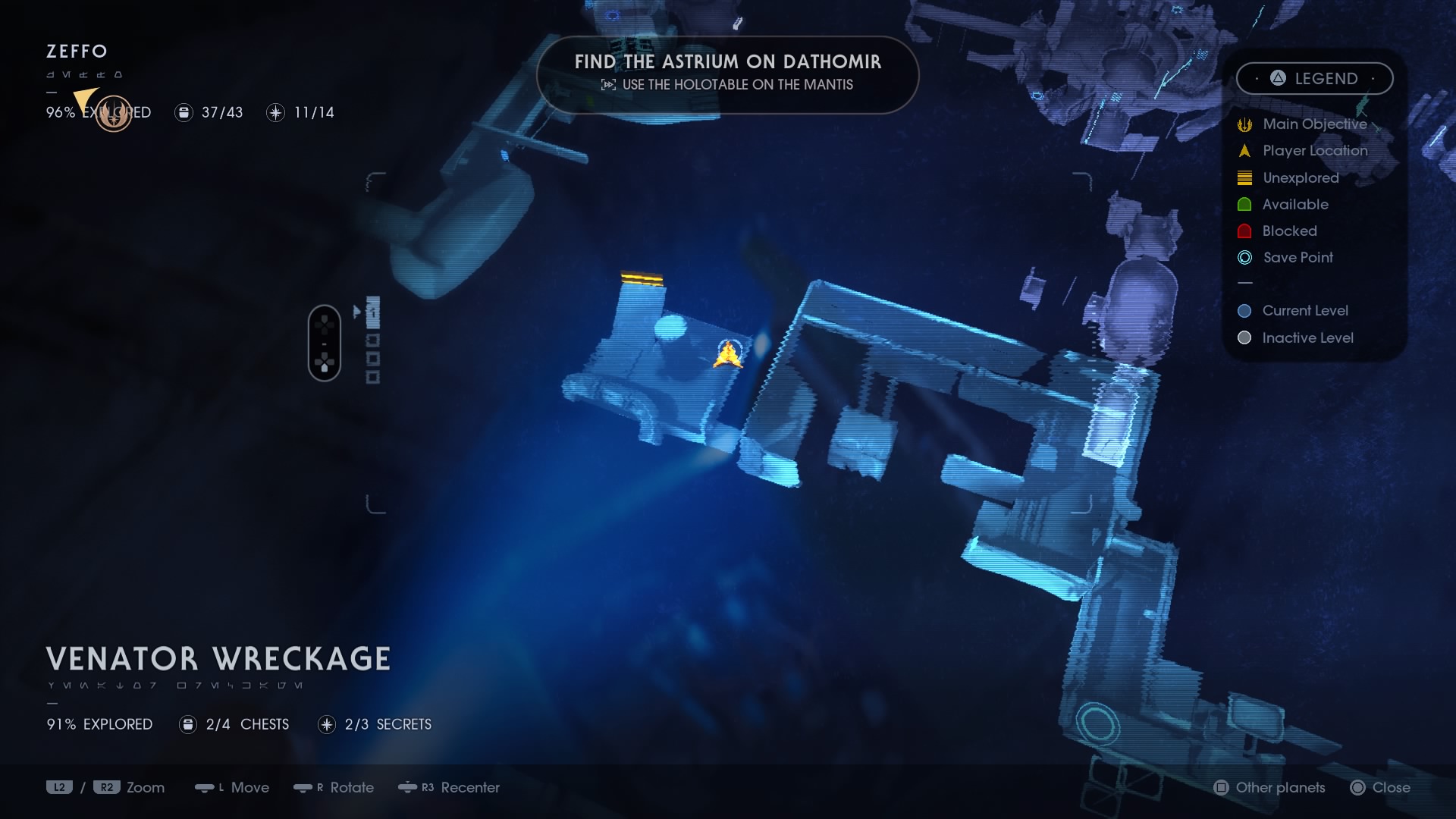
Task: Toggle the Current Level blue indicator
Action: point(1244,310)
